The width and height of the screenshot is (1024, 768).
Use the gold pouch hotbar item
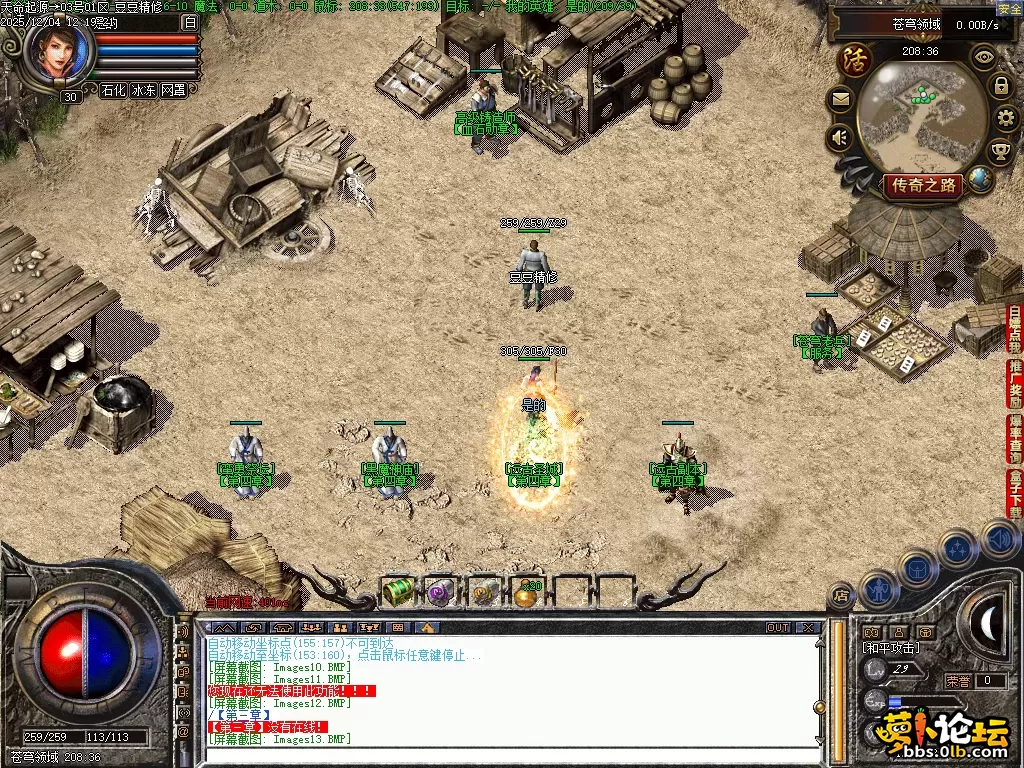(x=527, y=593)
